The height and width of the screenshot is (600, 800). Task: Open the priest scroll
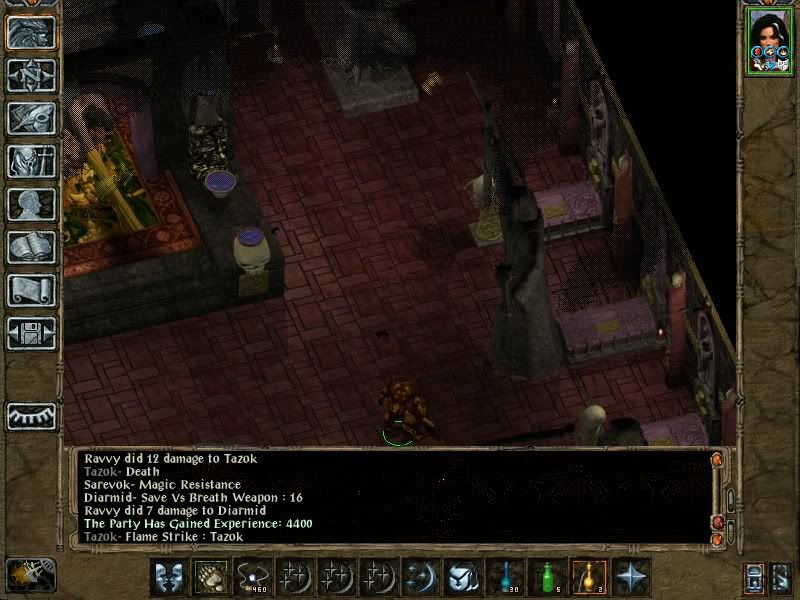[x=31, y=290]
